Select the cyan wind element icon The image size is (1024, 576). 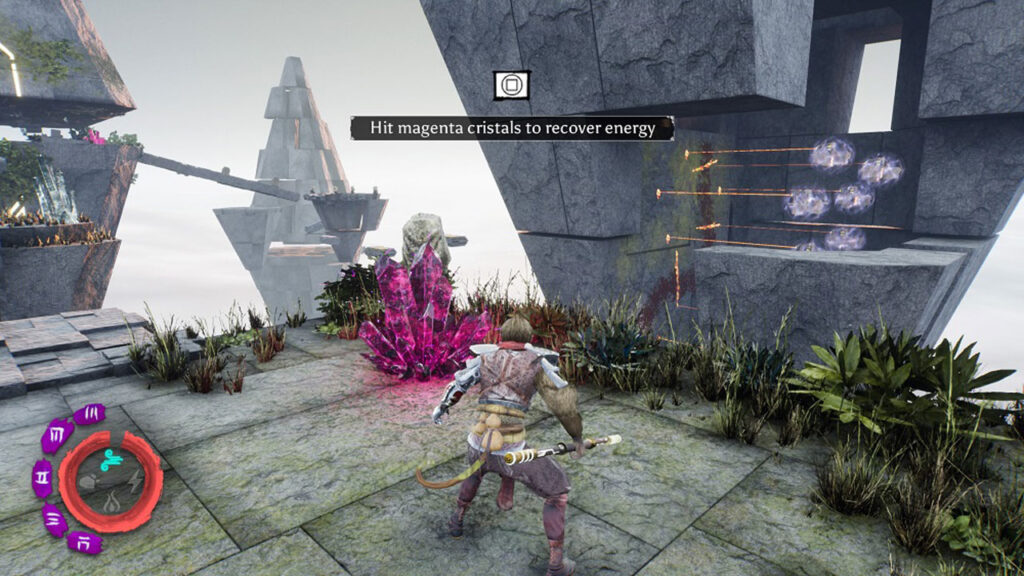point(111,459)
